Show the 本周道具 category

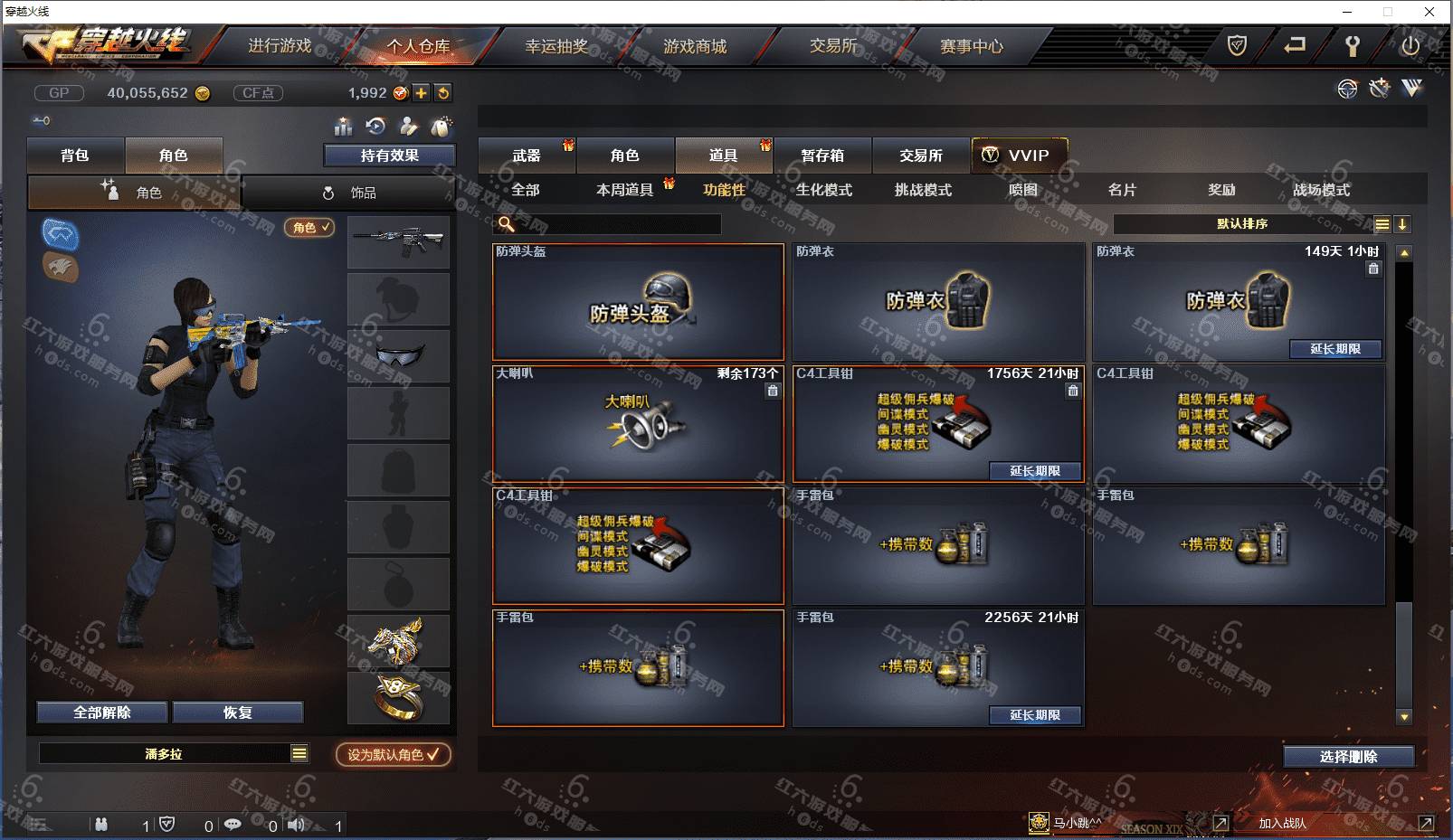[624, 190]
